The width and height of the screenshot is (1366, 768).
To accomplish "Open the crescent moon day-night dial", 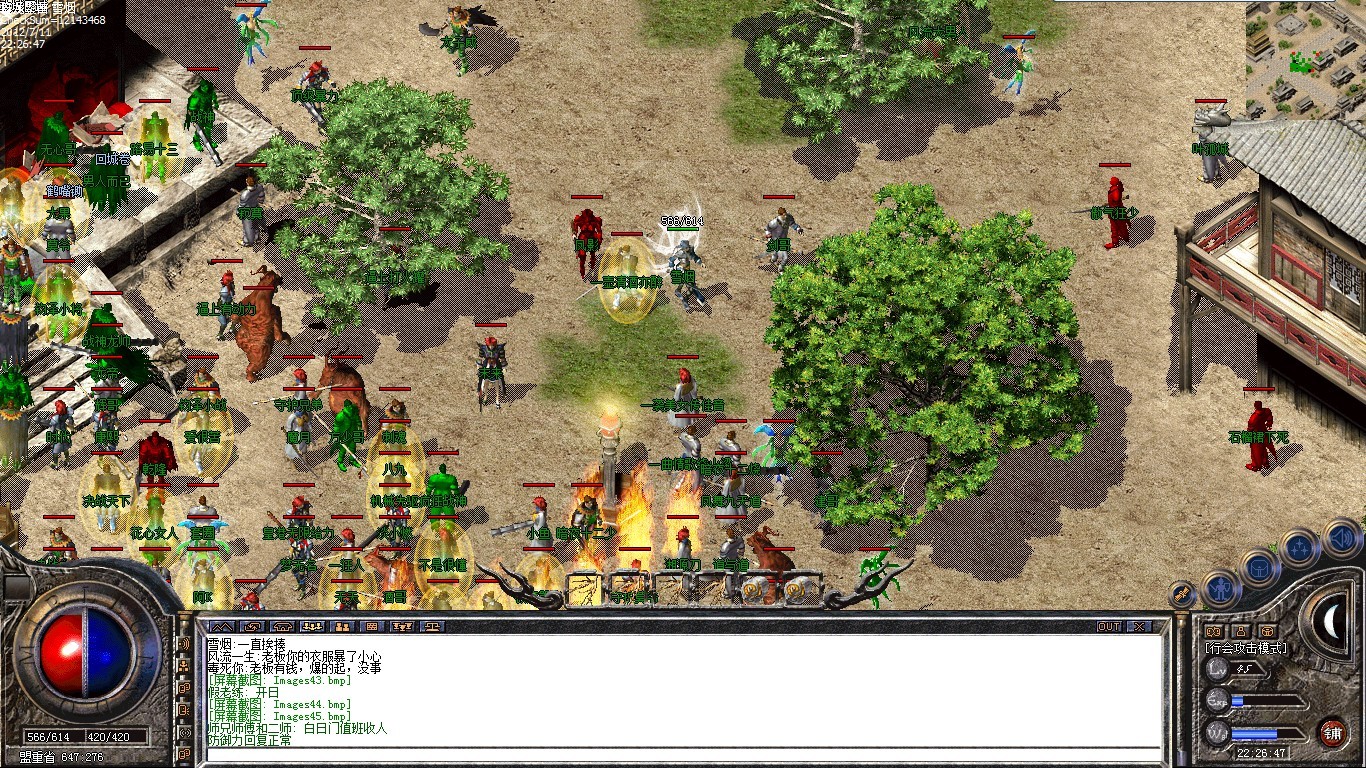I will 1331,622.
